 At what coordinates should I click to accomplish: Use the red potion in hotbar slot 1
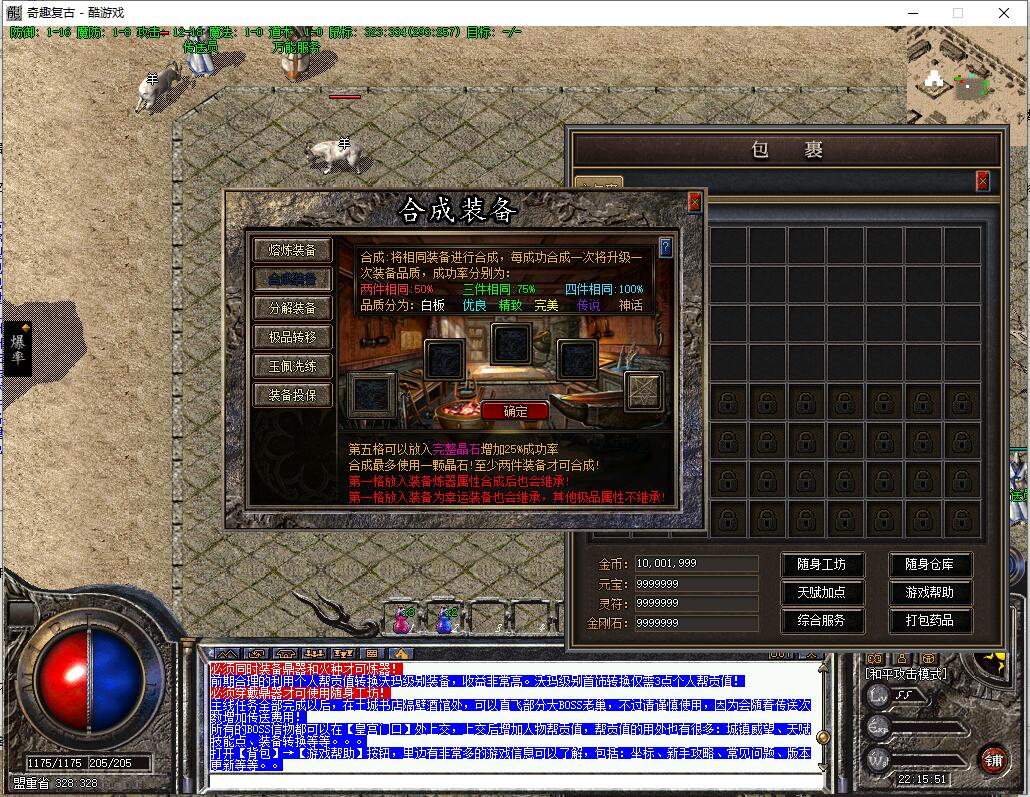coord(402,621)
